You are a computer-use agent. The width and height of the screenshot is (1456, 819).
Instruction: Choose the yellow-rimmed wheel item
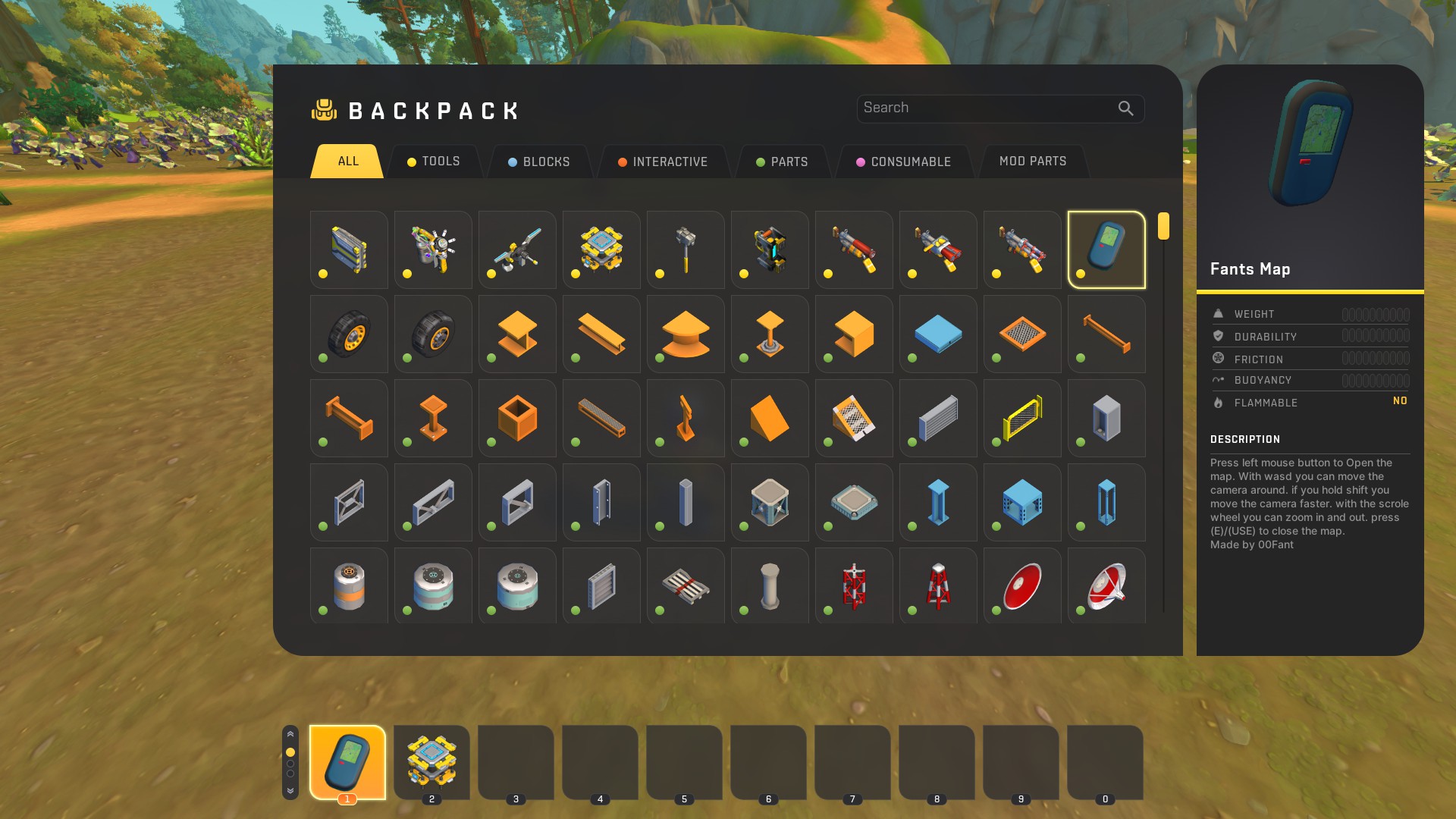click(x=349, y=334)
